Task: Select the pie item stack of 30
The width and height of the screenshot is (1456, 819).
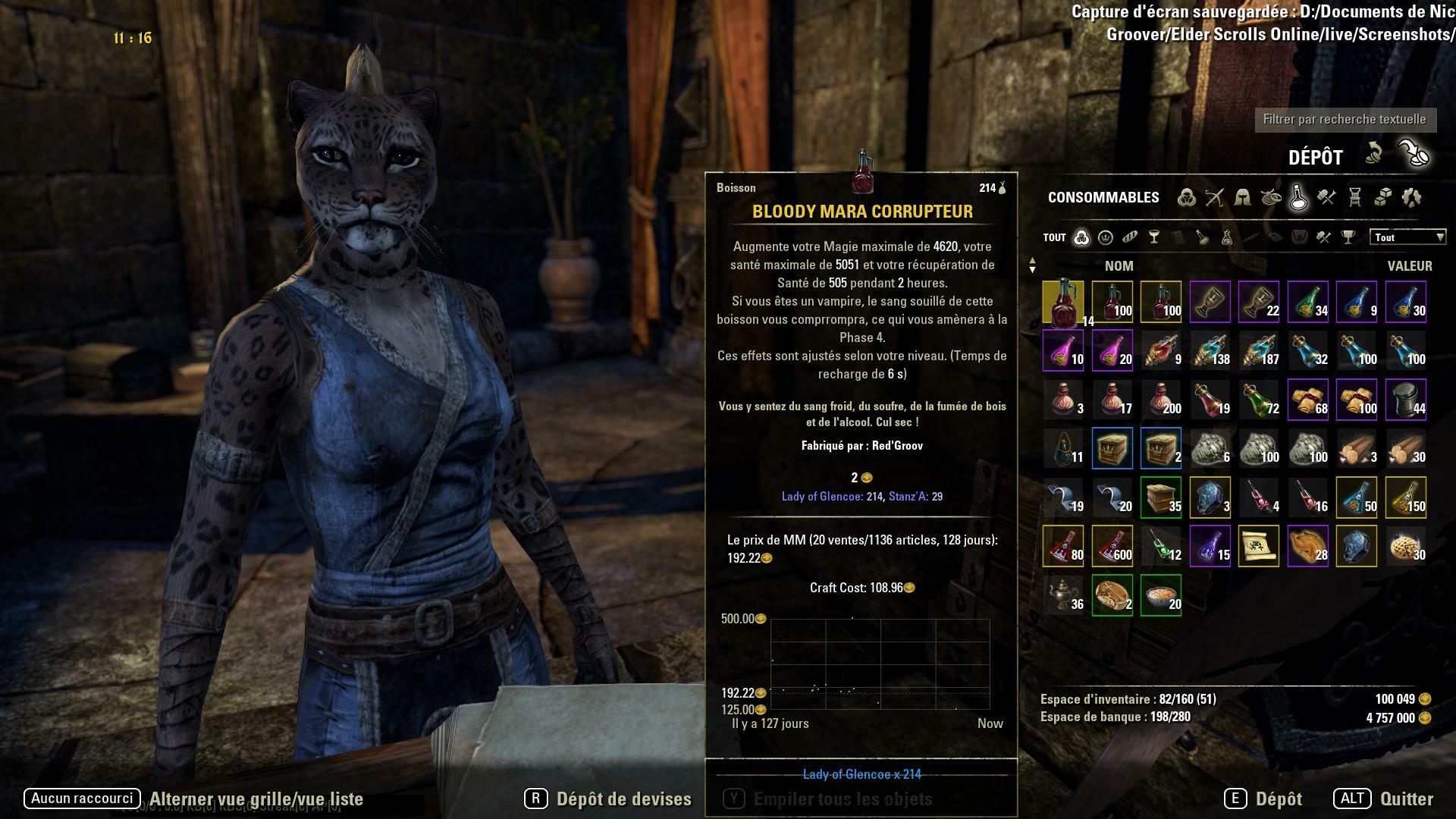Action: 1405,546
